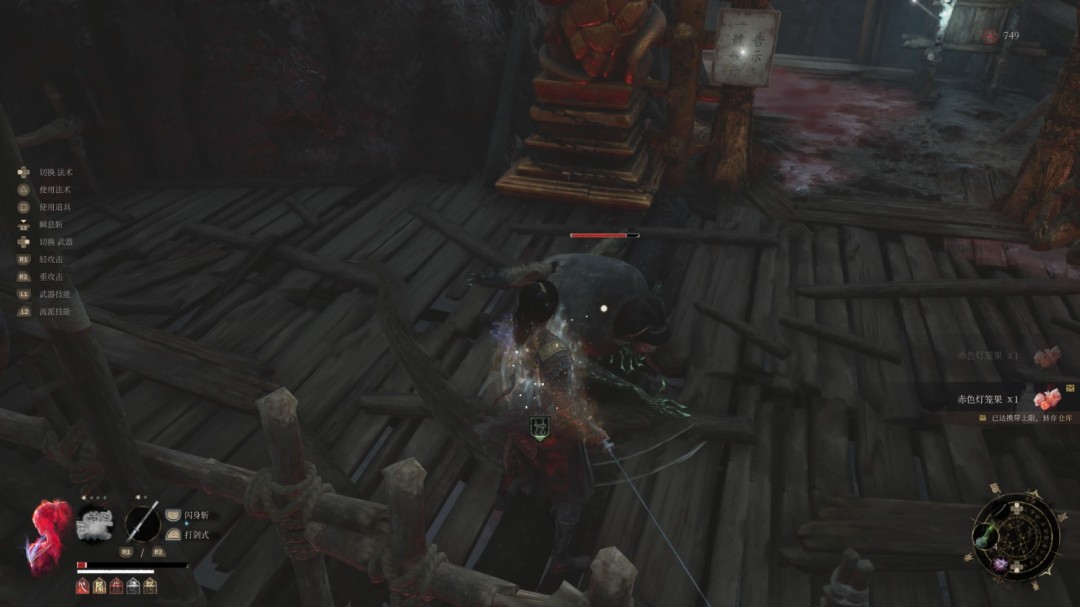Viewport: 1080px width, 607px height.
Task: Choose the 打剑式 skill label
Action: (197, 535)
